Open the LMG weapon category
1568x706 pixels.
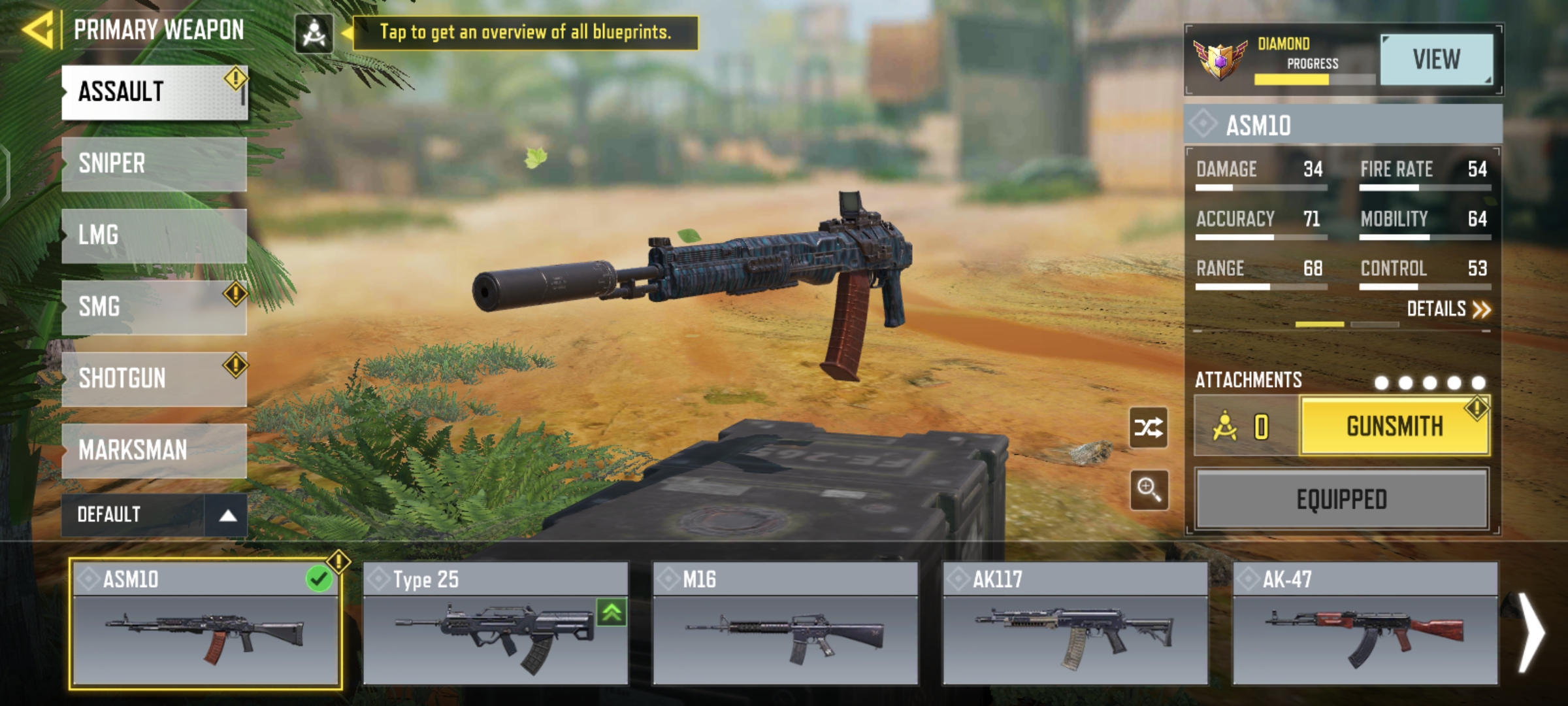click(154, 235)
